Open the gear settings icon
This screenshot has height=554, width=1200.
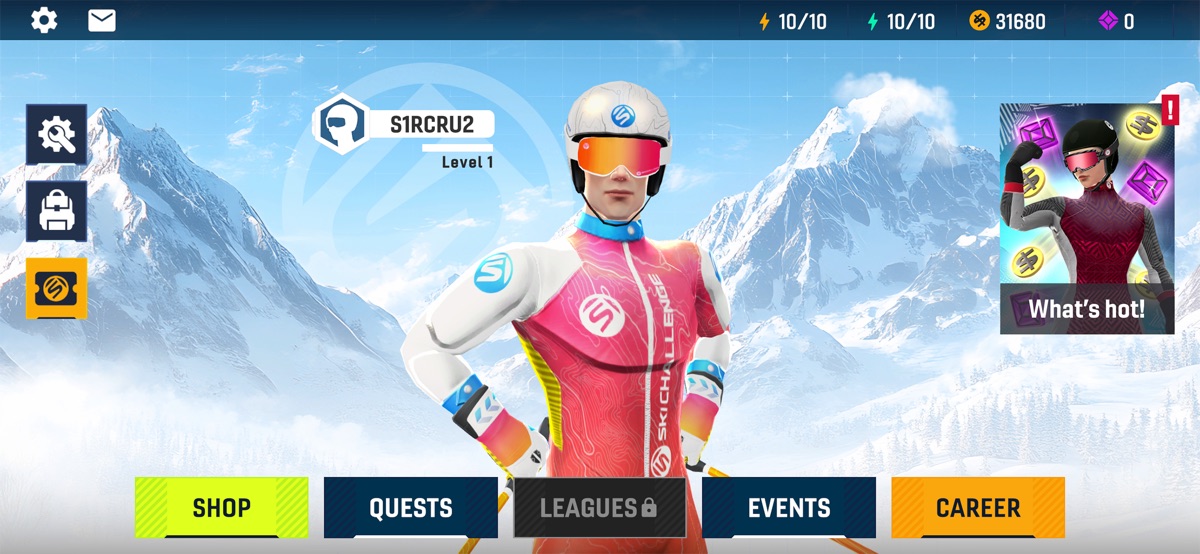pos(44,20)
